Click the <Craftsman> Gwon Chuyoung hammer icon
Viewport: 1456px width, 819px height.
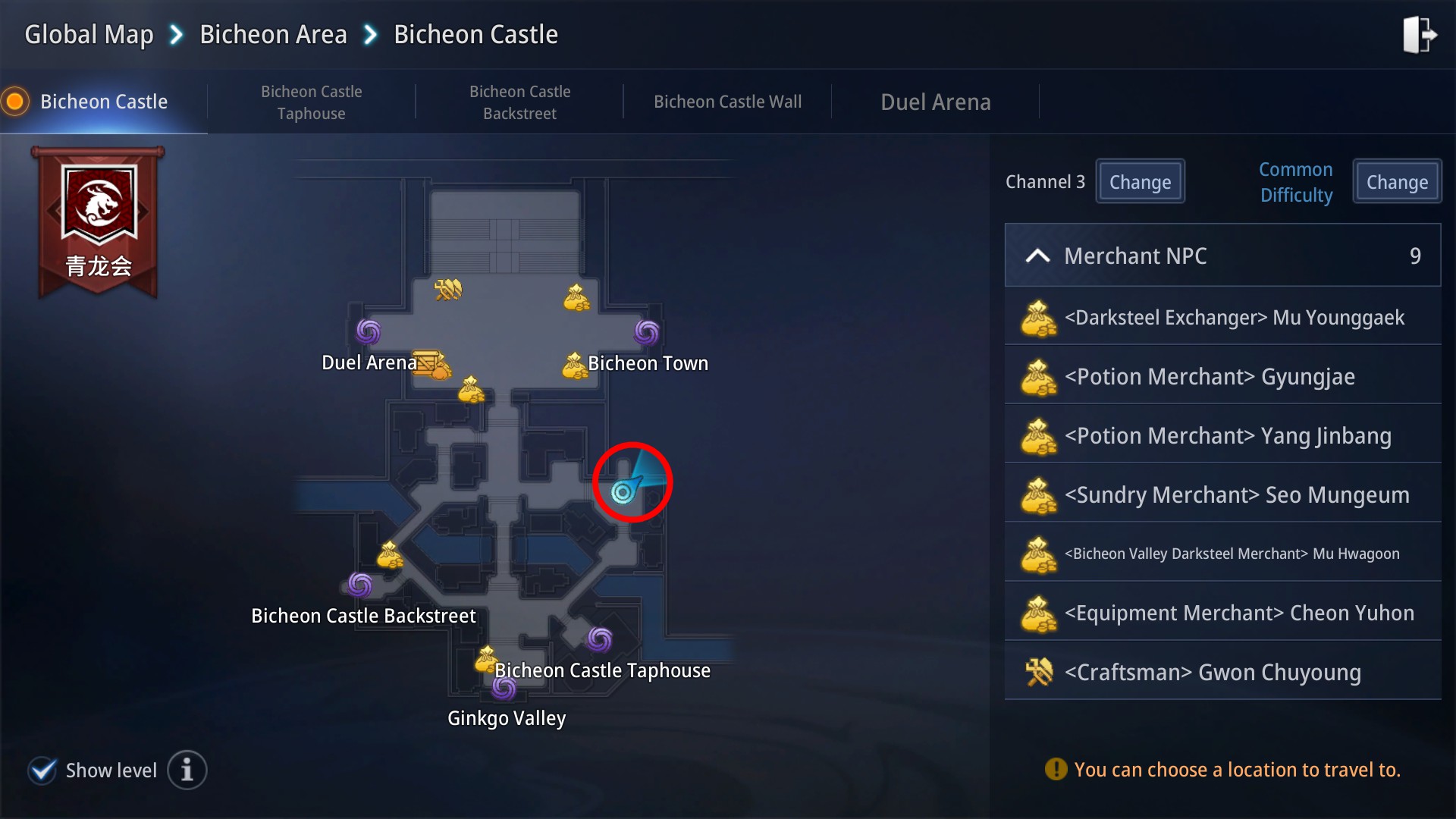tap(1039, 672)
